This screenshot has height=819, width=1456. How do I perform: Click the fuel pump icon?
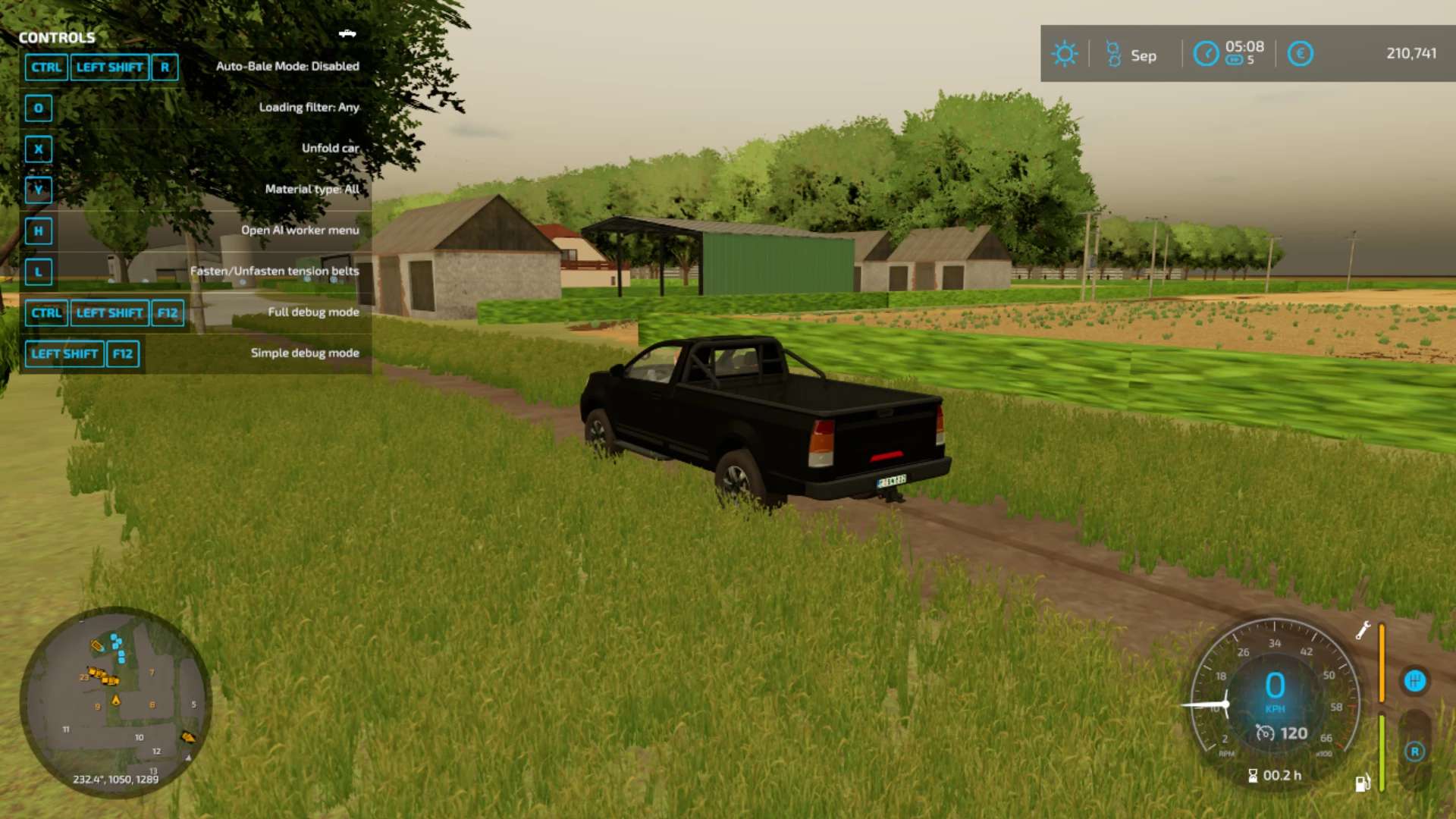[1363, 783]
